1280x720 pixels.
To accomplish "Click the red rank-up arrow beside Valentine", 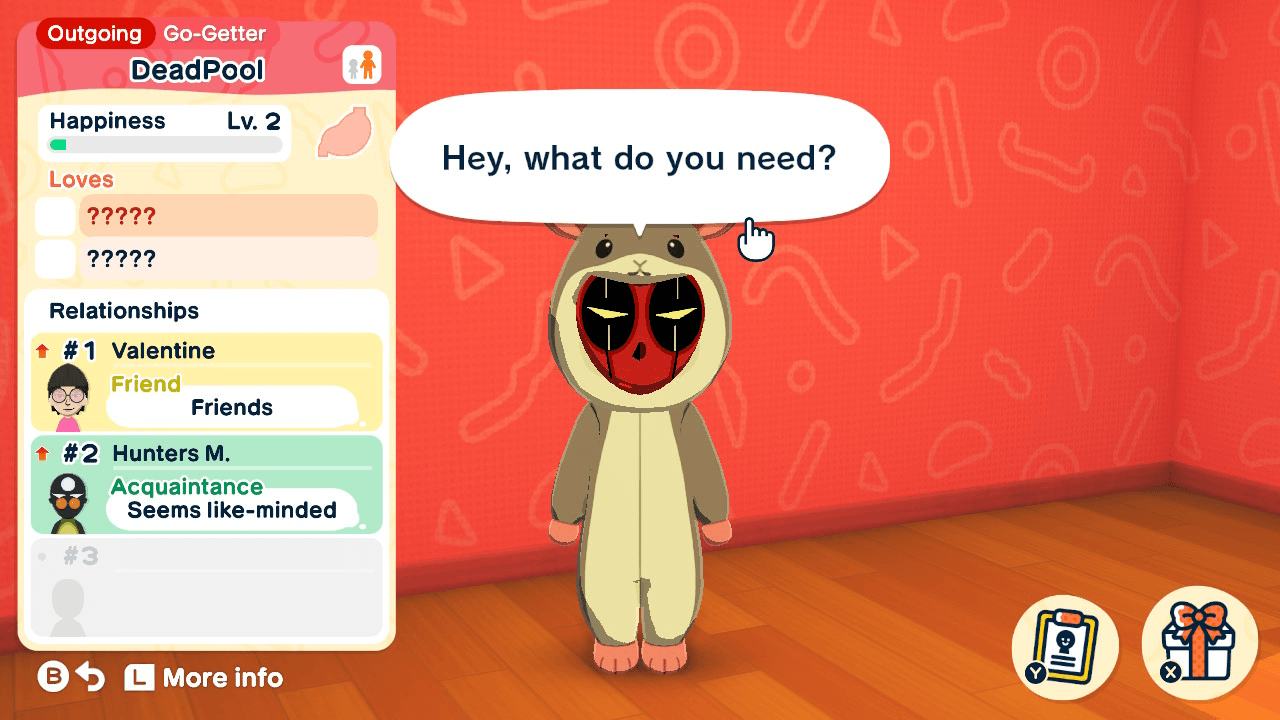I will click(41, 351).
